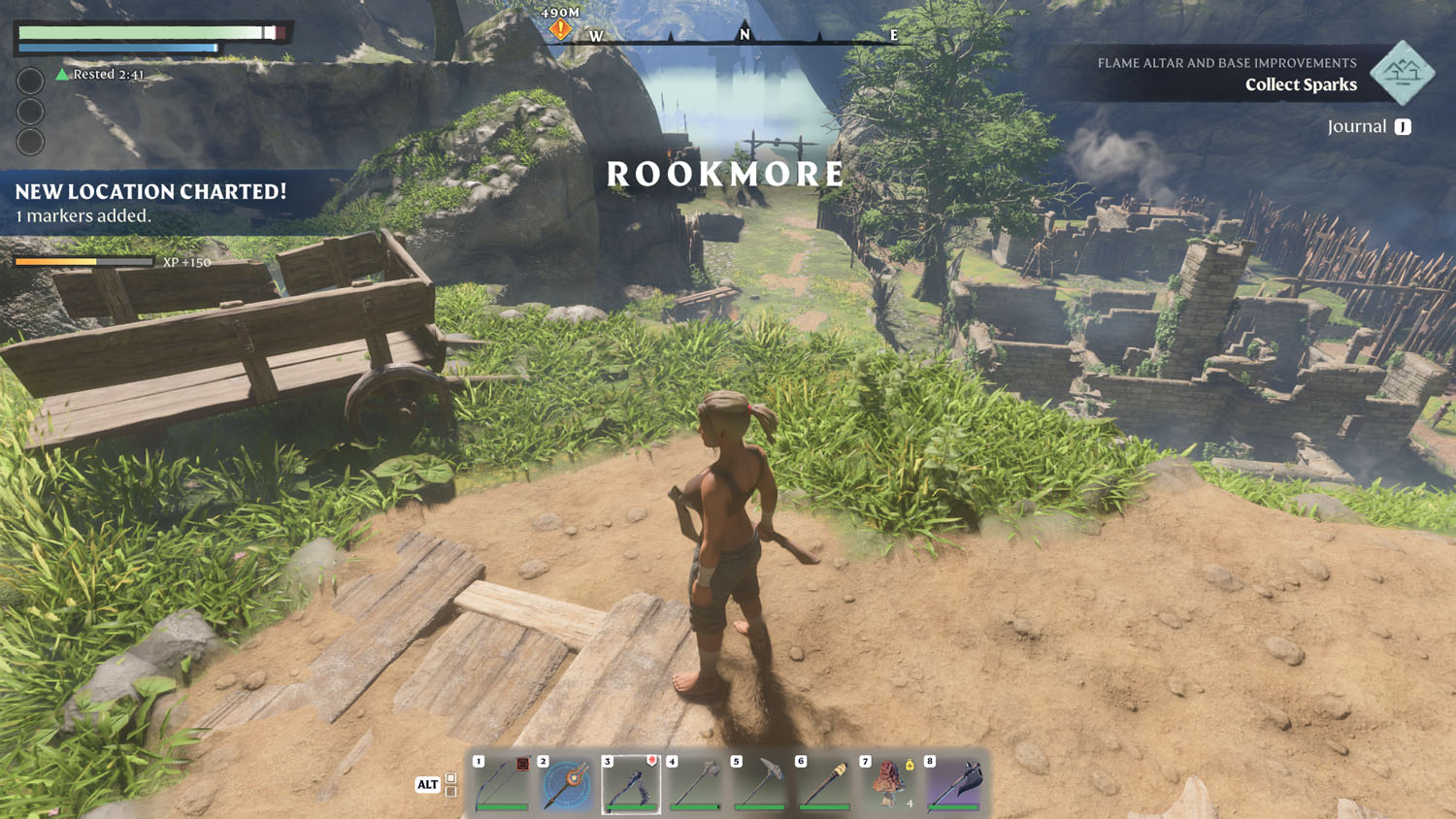Screen dimensions: 1456x819
Task: Choose the highlighted scythe-like tool in slot 3
Action: pos(631,783)
